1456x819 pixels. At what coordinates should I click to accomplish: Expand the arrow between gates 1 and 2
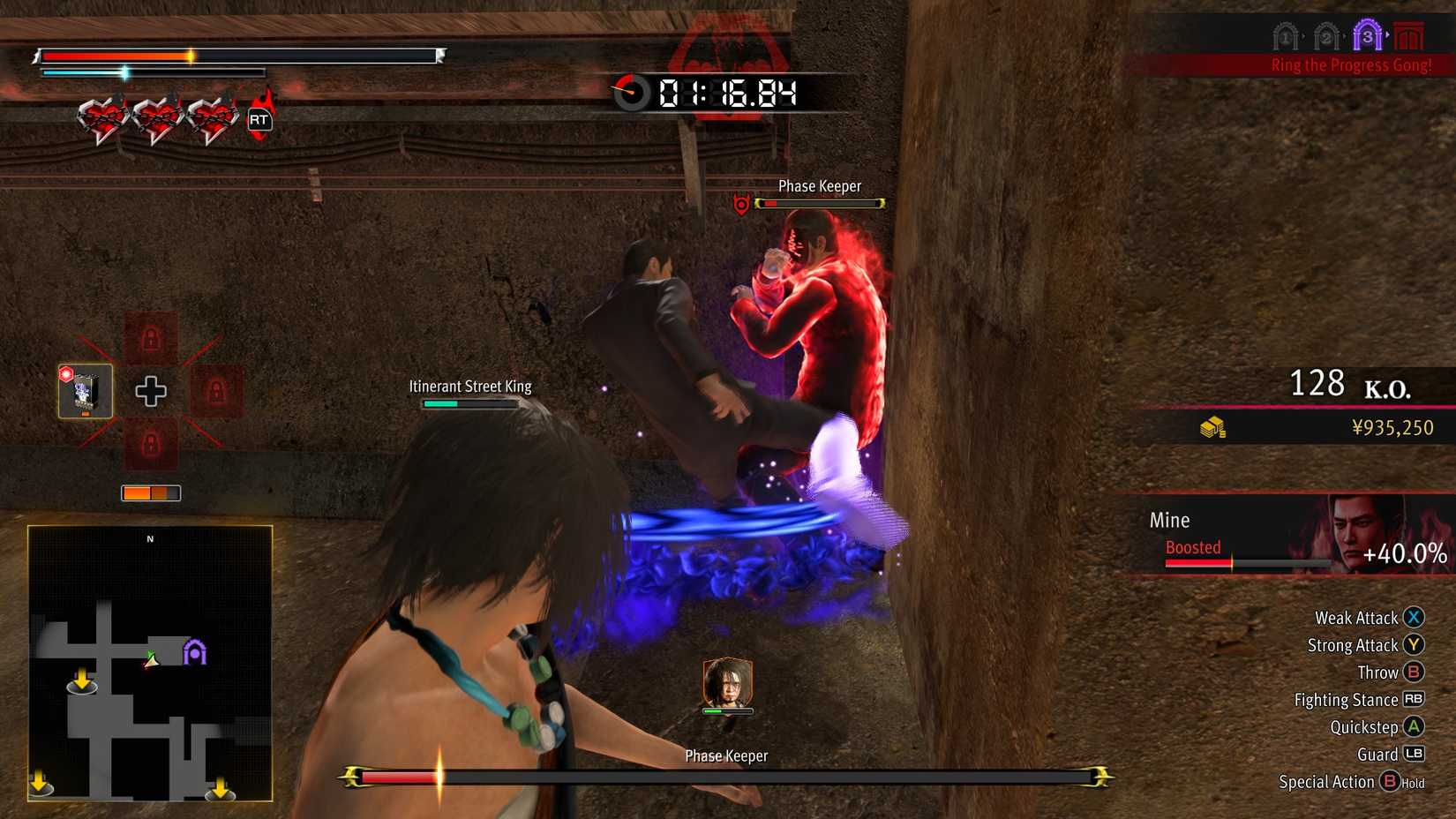coord(1303,35)
